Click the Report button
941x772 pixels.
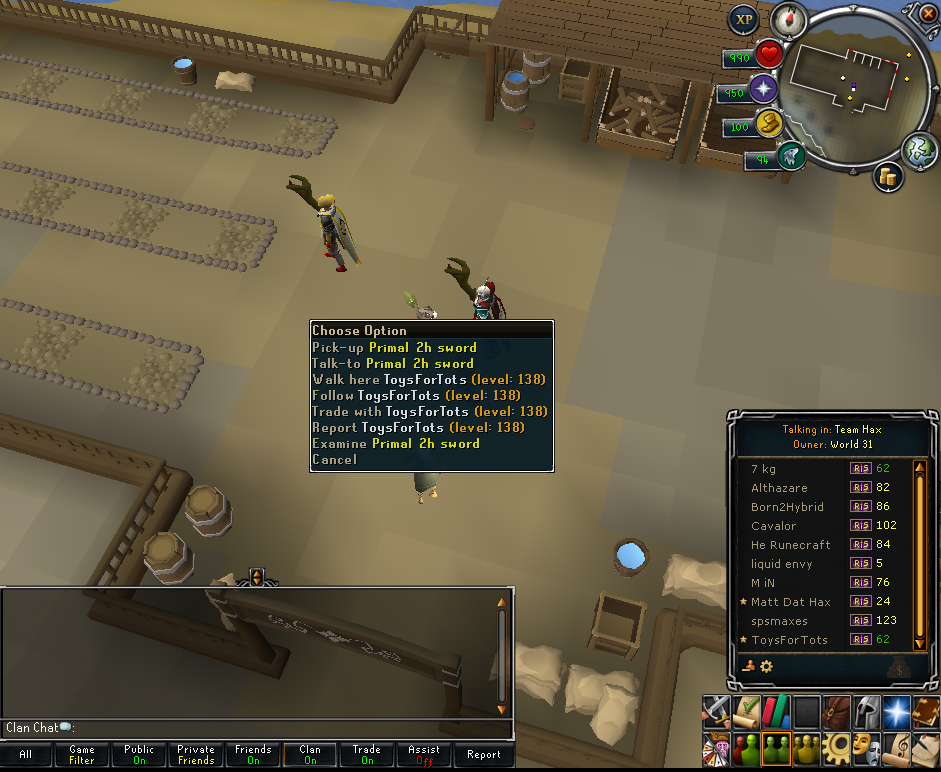tap(484, 754)
